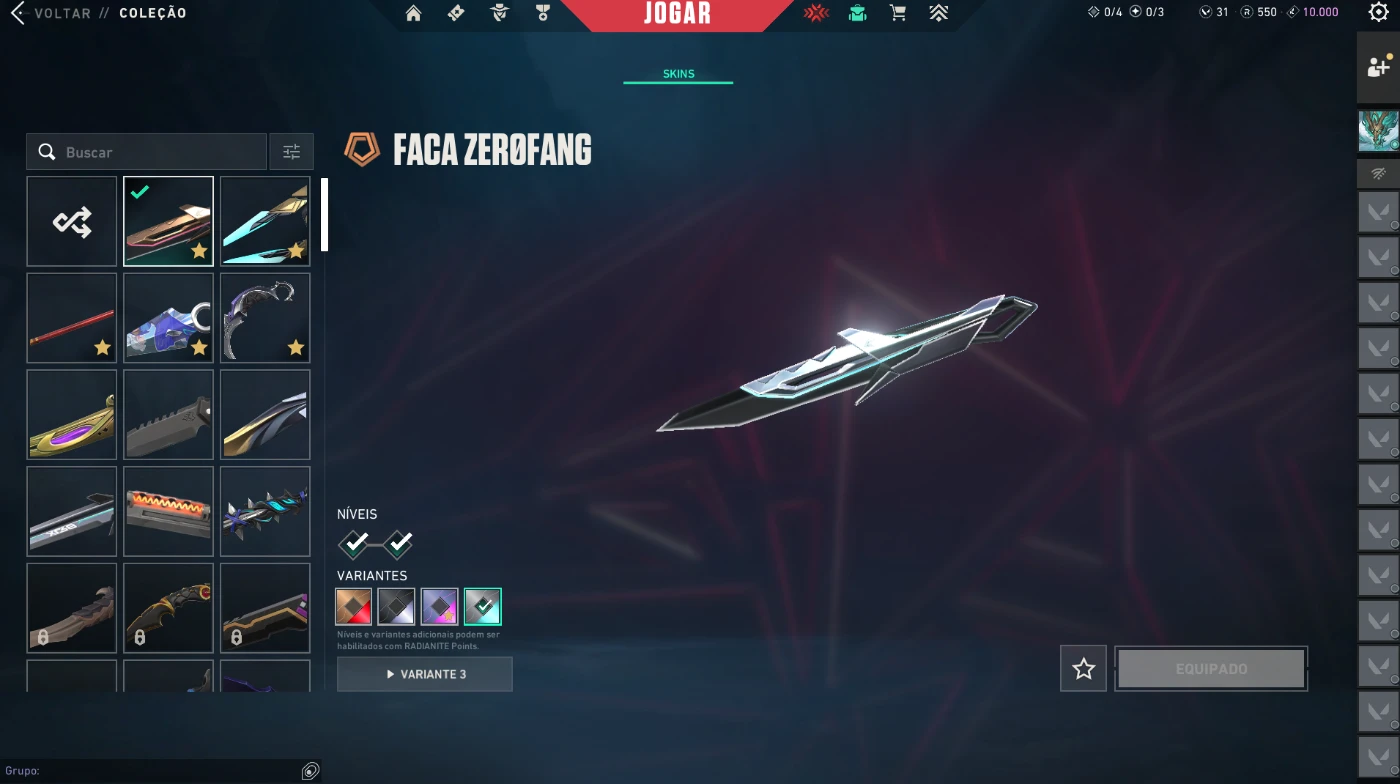Pick the gold and purple blade thumbnail
1400x784 pixels.
72,415
